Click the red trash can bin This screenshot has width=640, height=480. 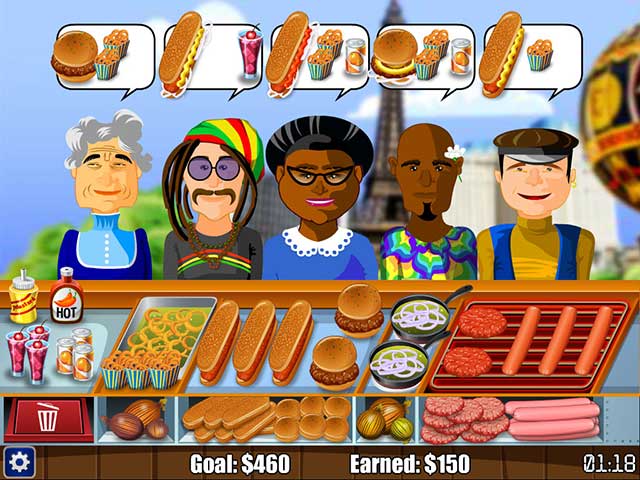(48, 418)
